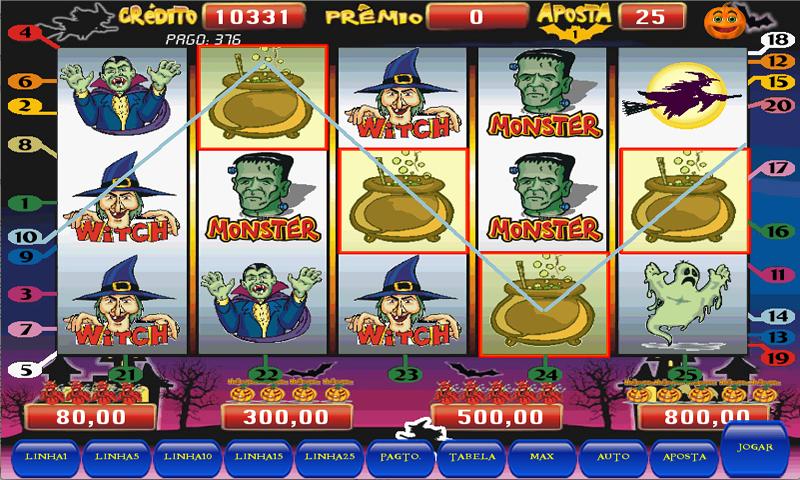This screenshot has height=480, width=800.
Task: Choose the line 20 marker
Action: (774, 105)
